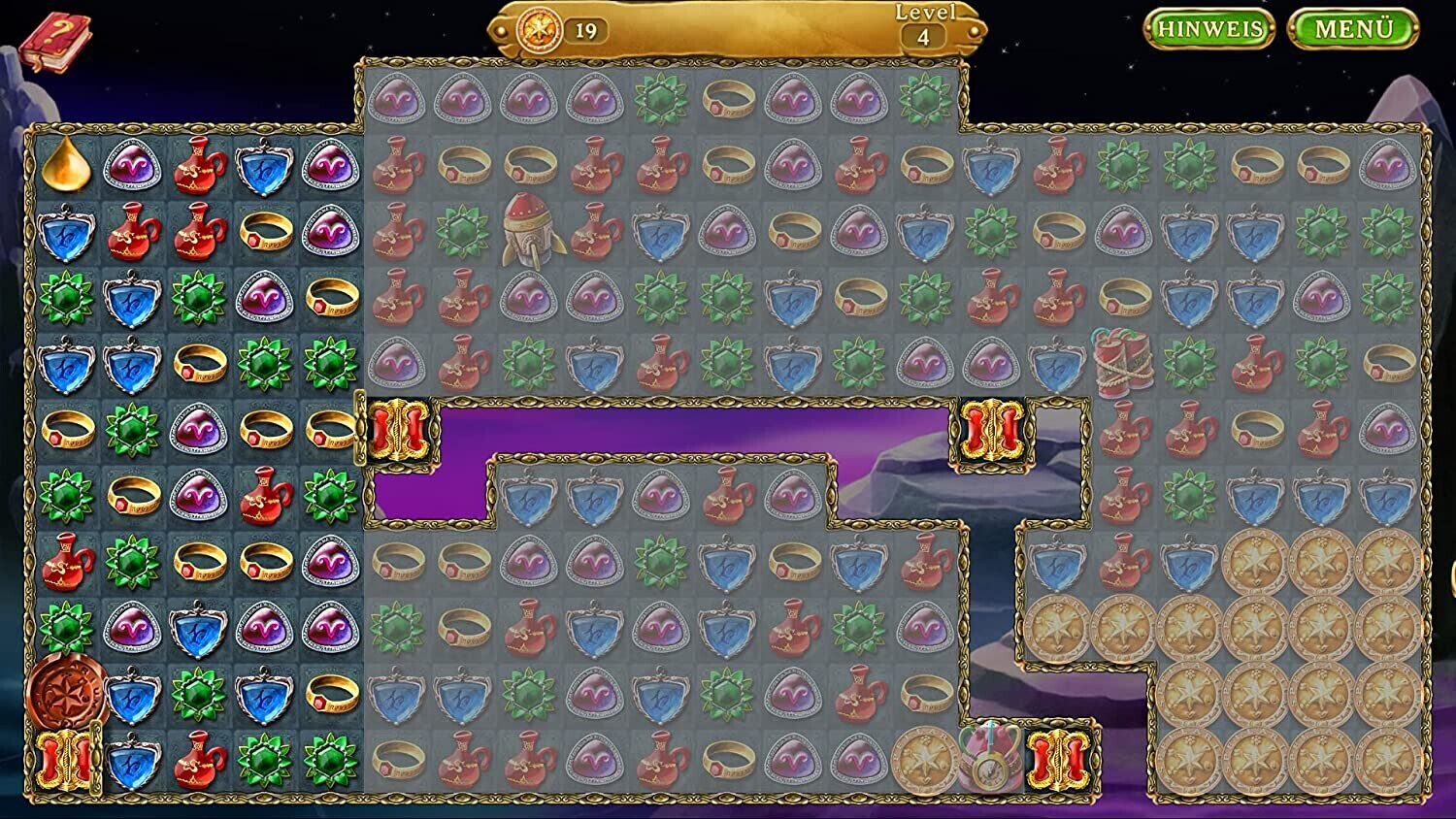The height and width of the screenshot is (819, 1456).
Task: Request a hint with HINWEIS
Action: [1209, 29]
